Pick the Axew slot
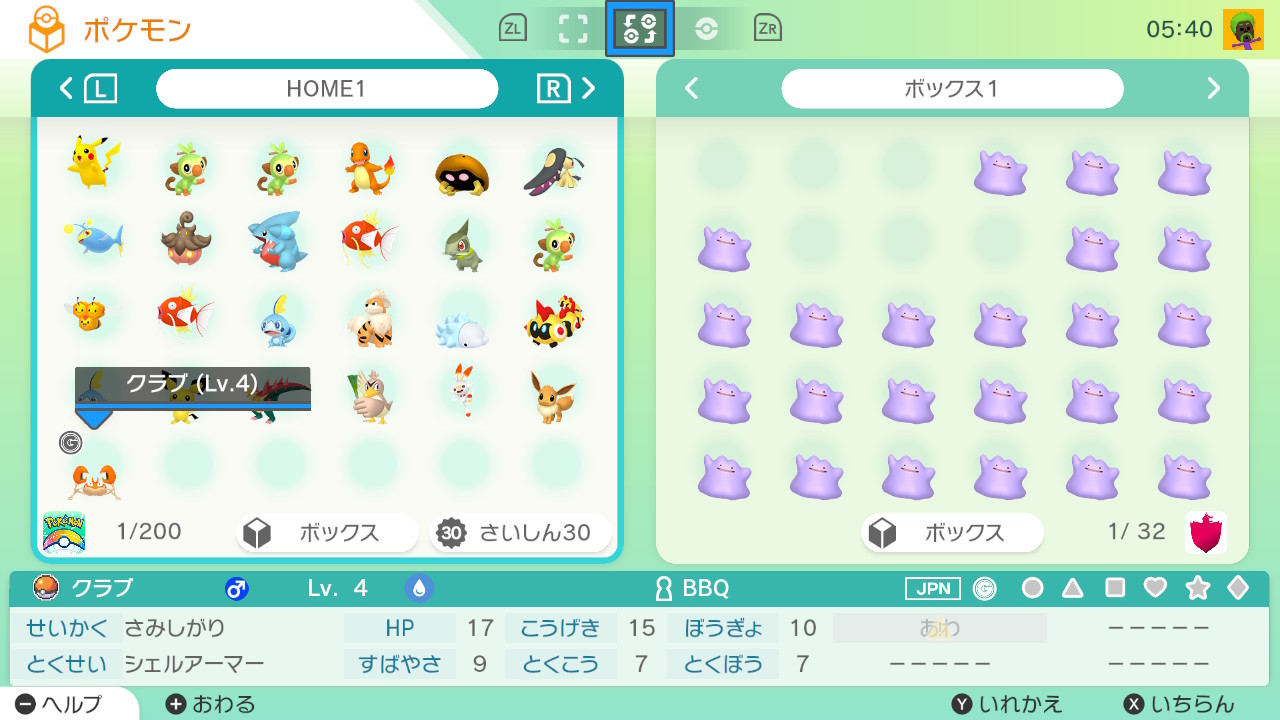 pyautogui.click(x=462, y=244)
